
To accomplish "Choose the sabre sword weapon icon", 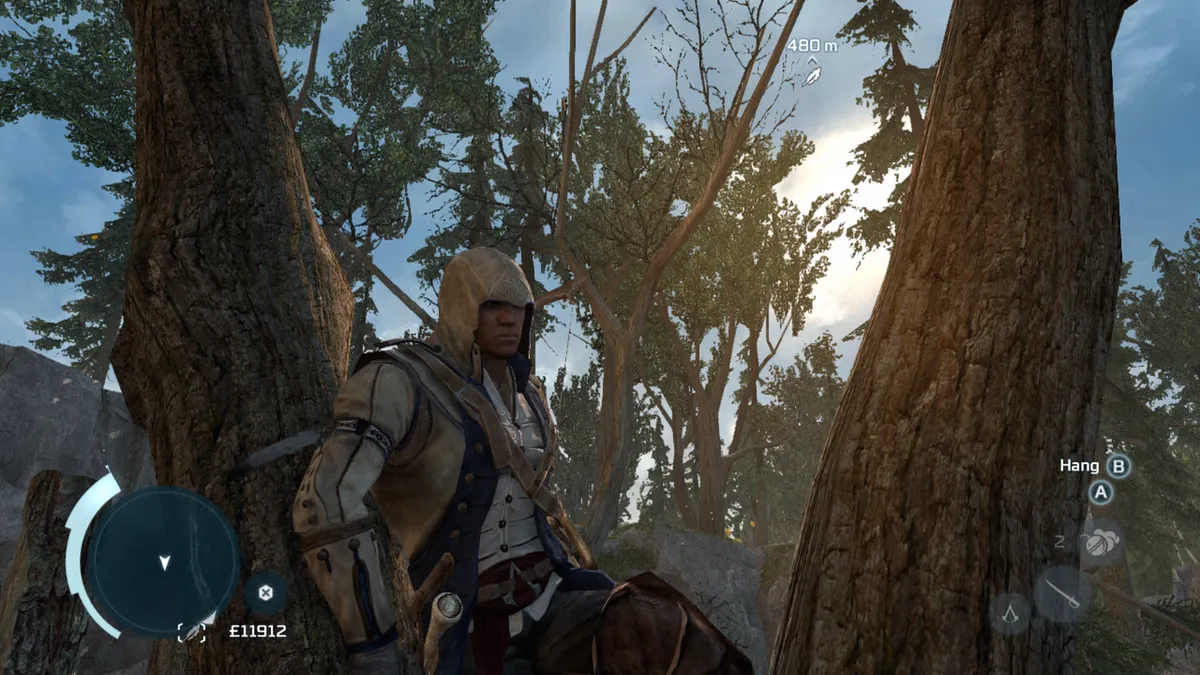I will [1061, 595].
